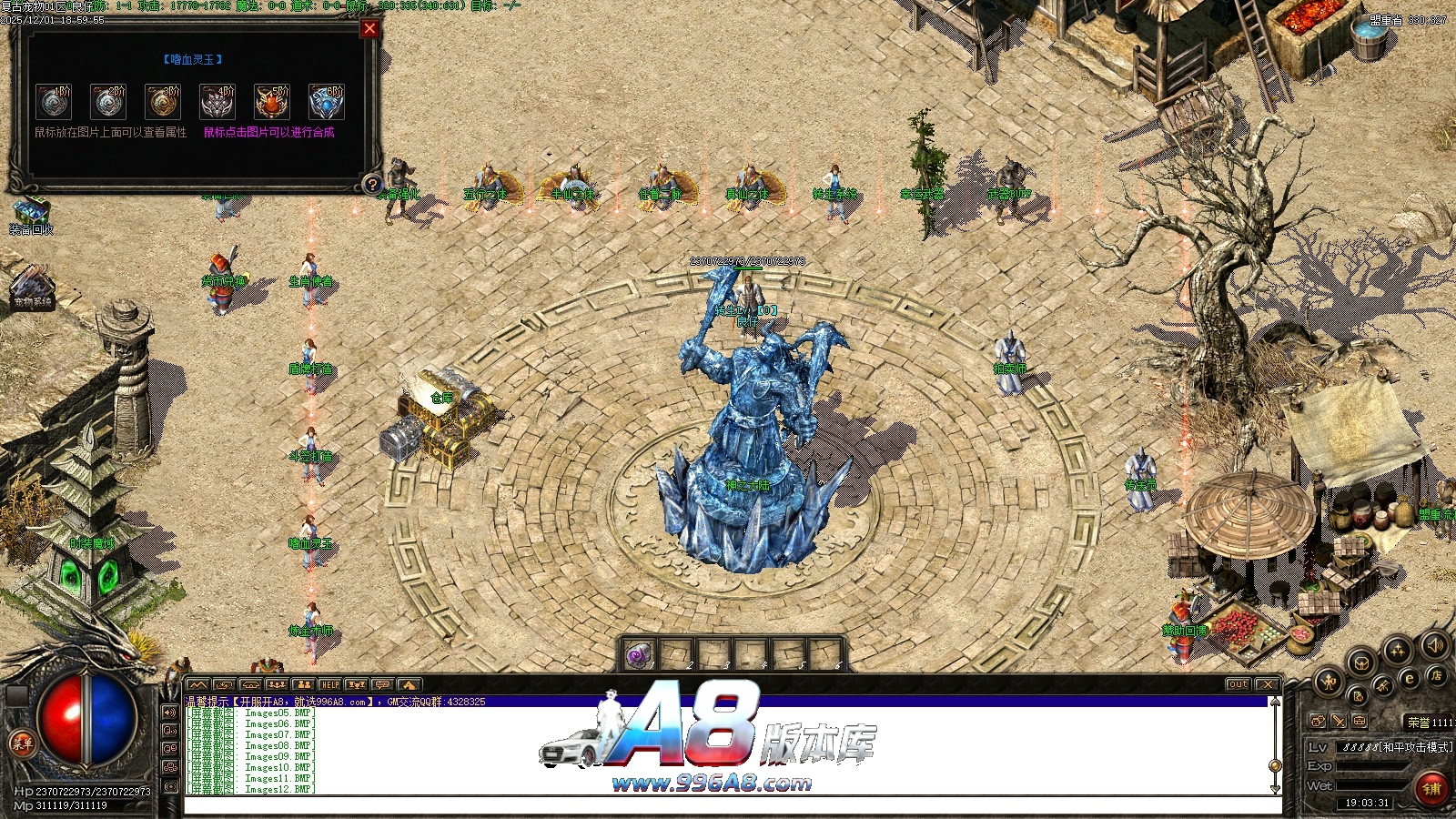Image resolution: width=1456 pixels, height=819 pixels.
Task: Click the HELP button above chat
Action: coord(329,684)
